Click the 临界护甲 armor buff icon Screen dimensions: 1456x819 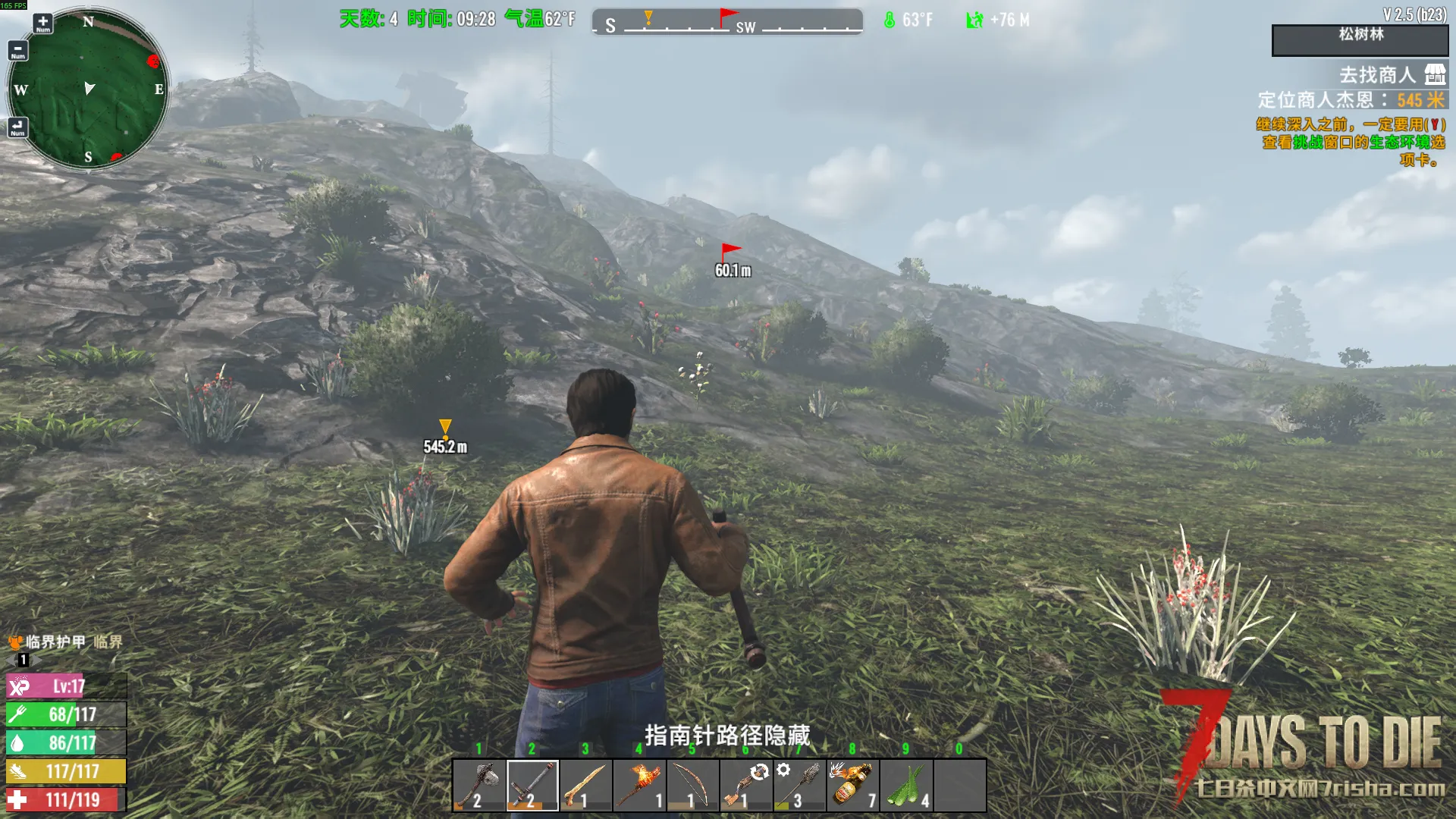click(x=15, y=642)
